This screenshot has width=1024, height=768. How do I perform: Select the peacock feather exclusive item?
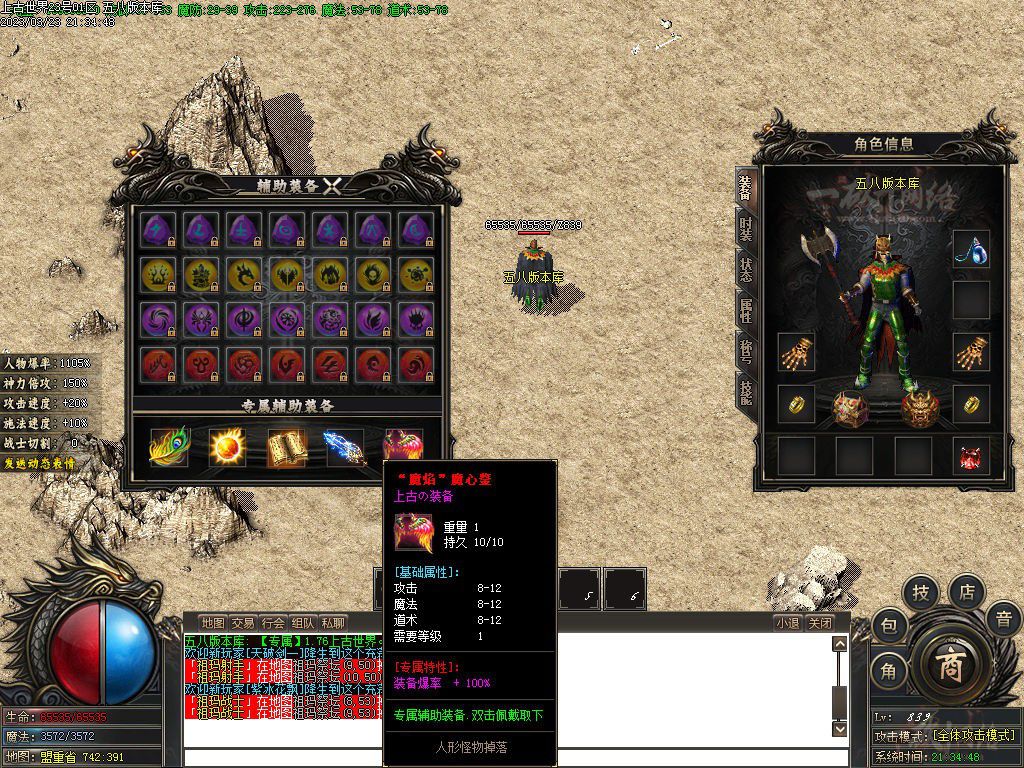click(168, 446)
